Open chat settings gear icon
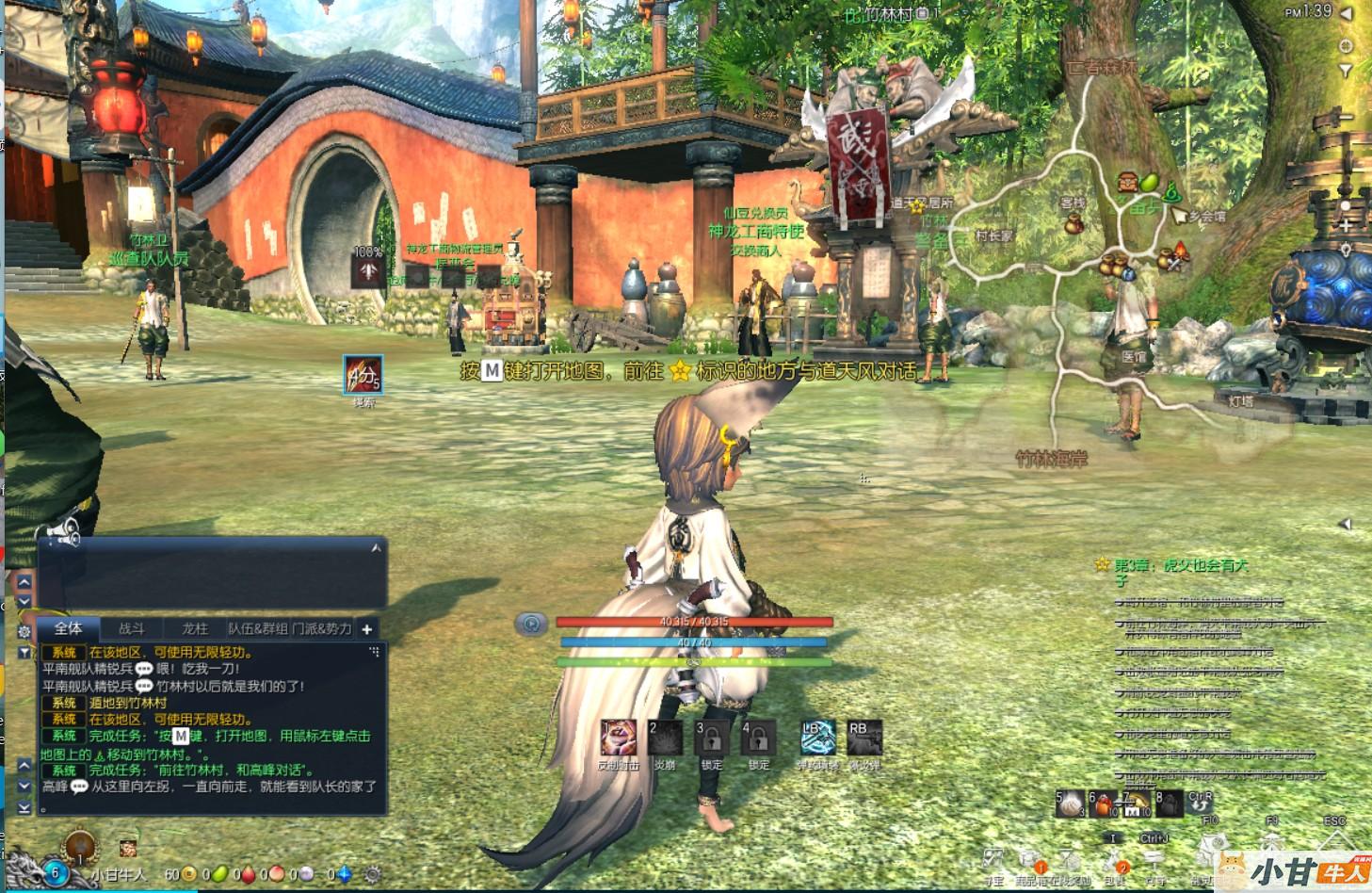This screenshot has width=1372, height=893. pos(24,631)
